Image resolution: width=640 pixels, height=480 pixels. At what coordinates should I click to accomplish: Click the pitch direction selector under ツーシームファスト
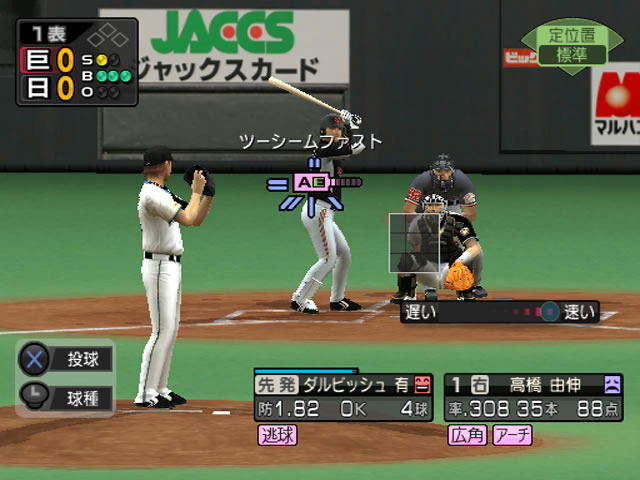point(310,183)
